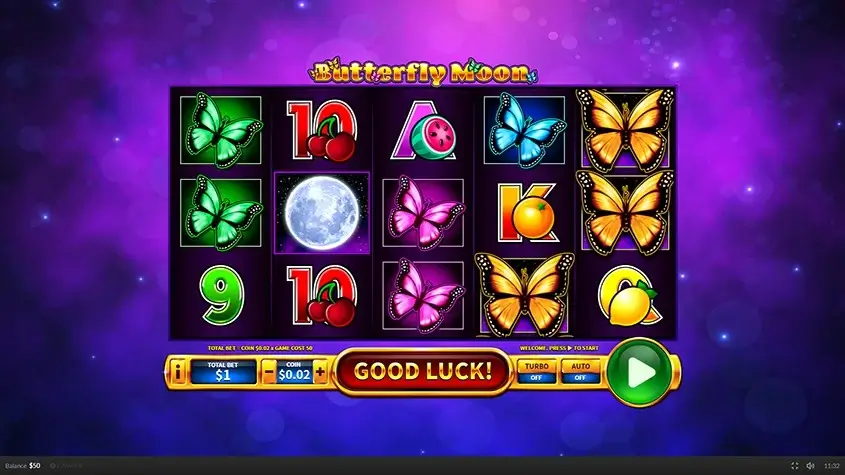Enter fullscreen mode
This screenshot has height=475, width=845.
click(795, 466)
